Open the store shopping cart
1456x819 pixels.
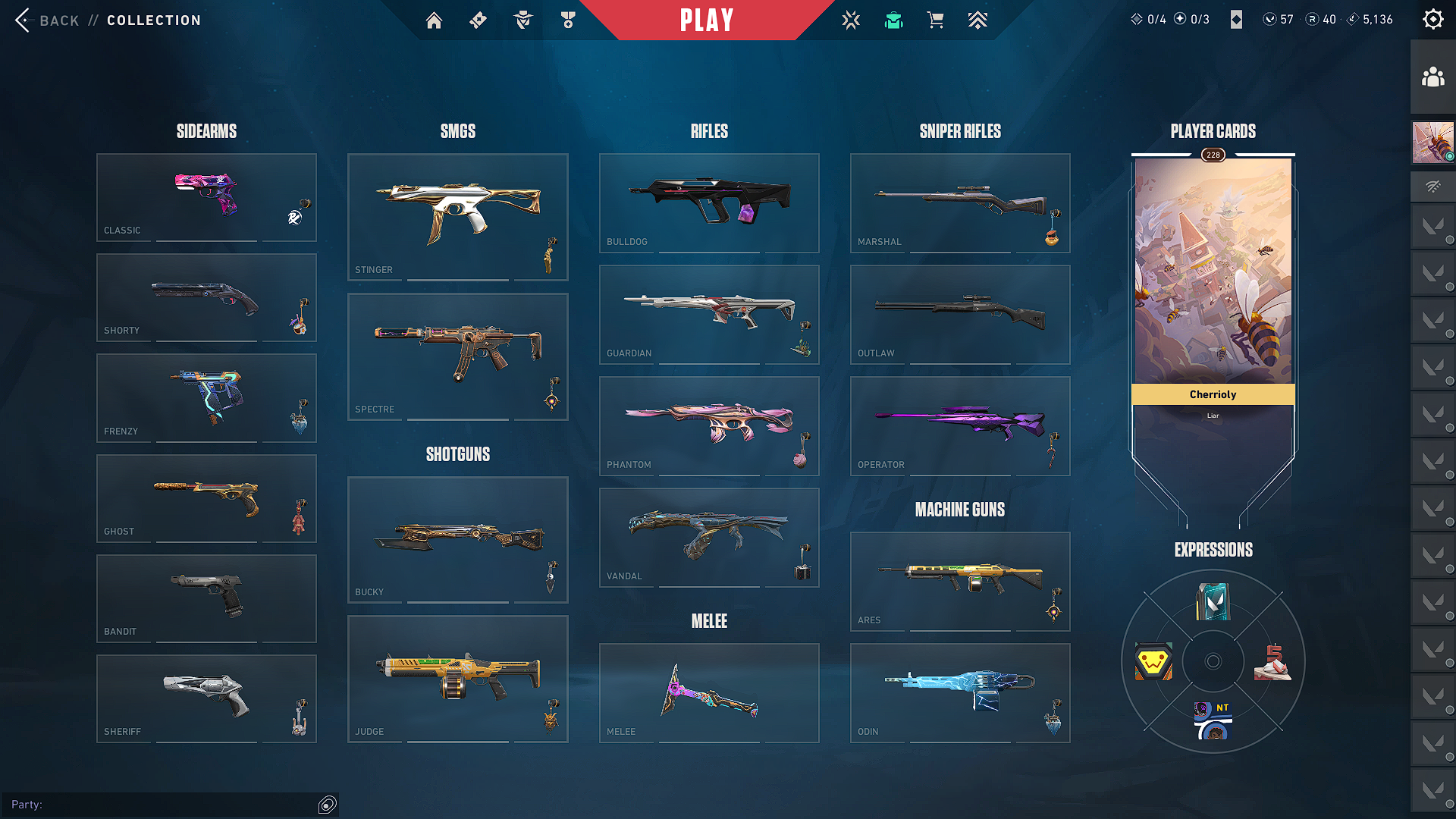tap(935, 20)
